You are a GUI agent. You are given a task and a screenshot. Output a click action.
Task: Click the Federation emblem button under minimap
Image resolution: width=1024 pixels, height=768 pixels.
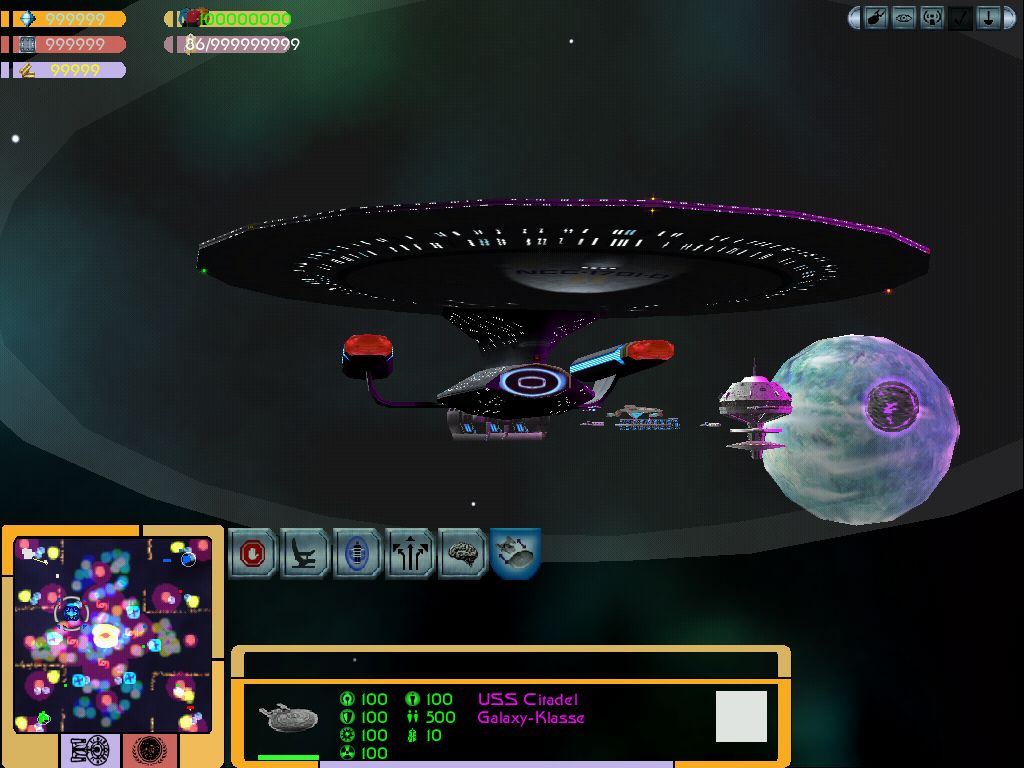149,750
